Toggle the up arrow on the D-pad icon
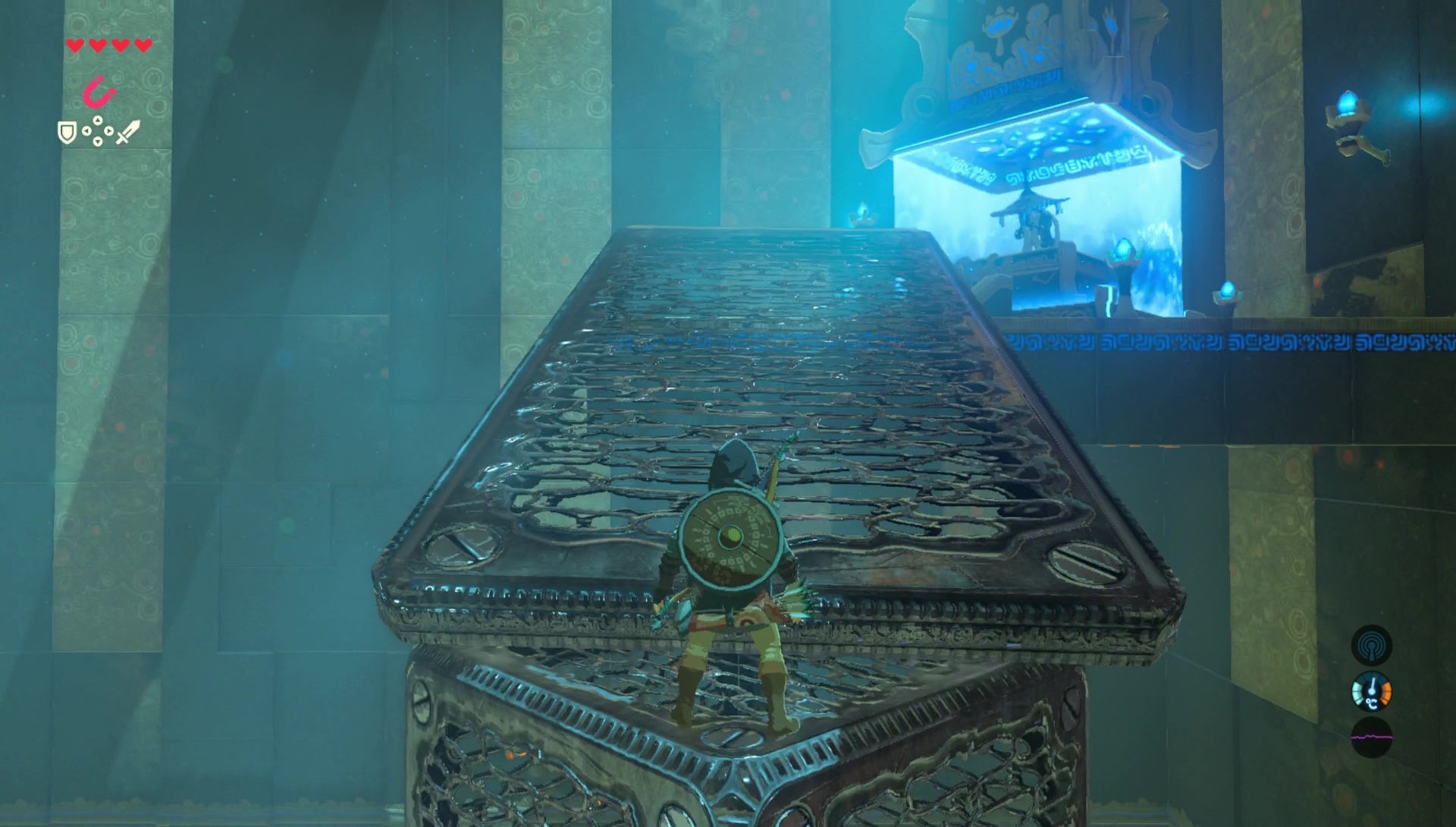The width and height of the screenshot is (1456, 827). point(97,119)
